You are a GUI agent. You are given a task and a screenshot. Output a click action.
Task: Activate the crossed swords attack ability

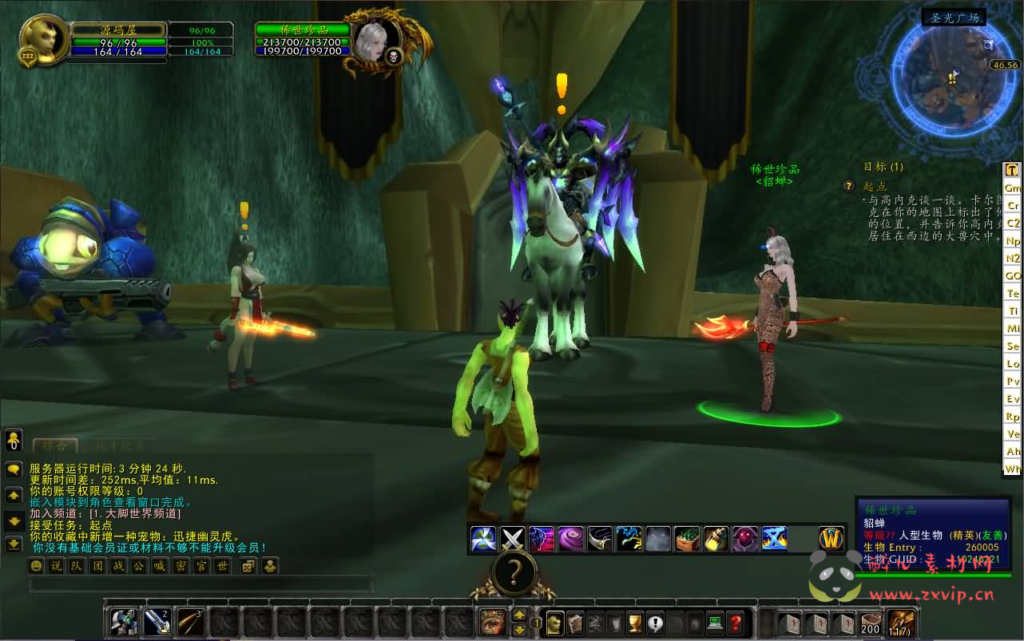(x=512, y=538)
